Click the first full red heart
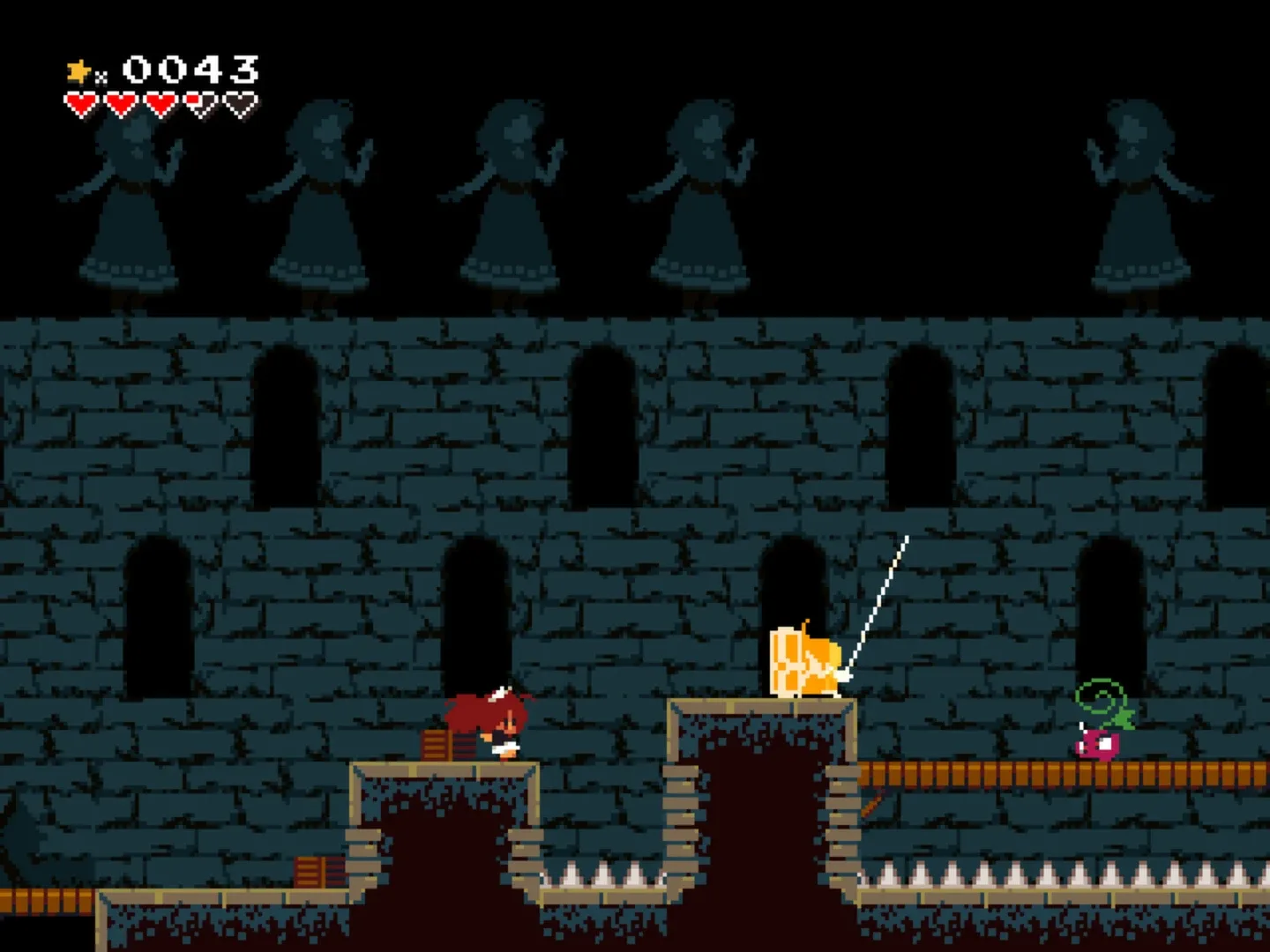 (x=81, y=101)
